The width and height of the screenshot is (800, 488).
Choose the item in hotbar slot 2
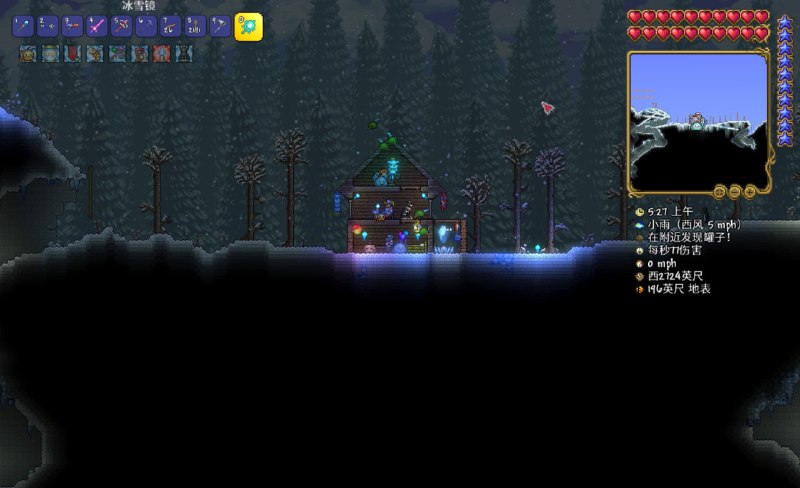[x=47, y=27]
